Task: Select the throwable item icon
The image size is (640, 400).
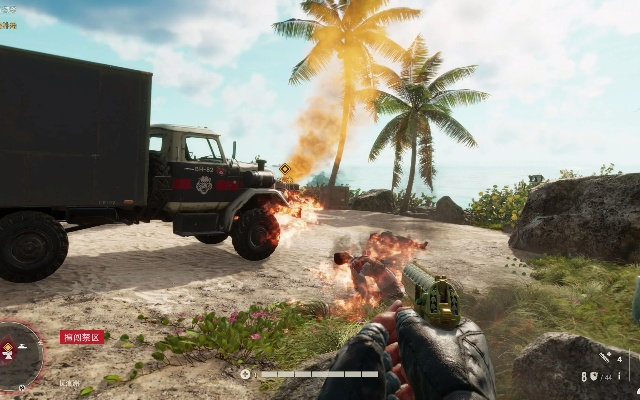Action: tap(606, 358)
